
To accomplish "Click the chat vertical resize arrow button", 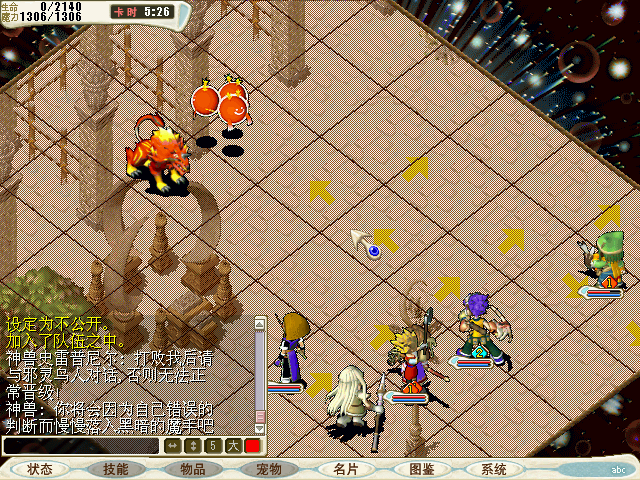I will click(193, 446).
